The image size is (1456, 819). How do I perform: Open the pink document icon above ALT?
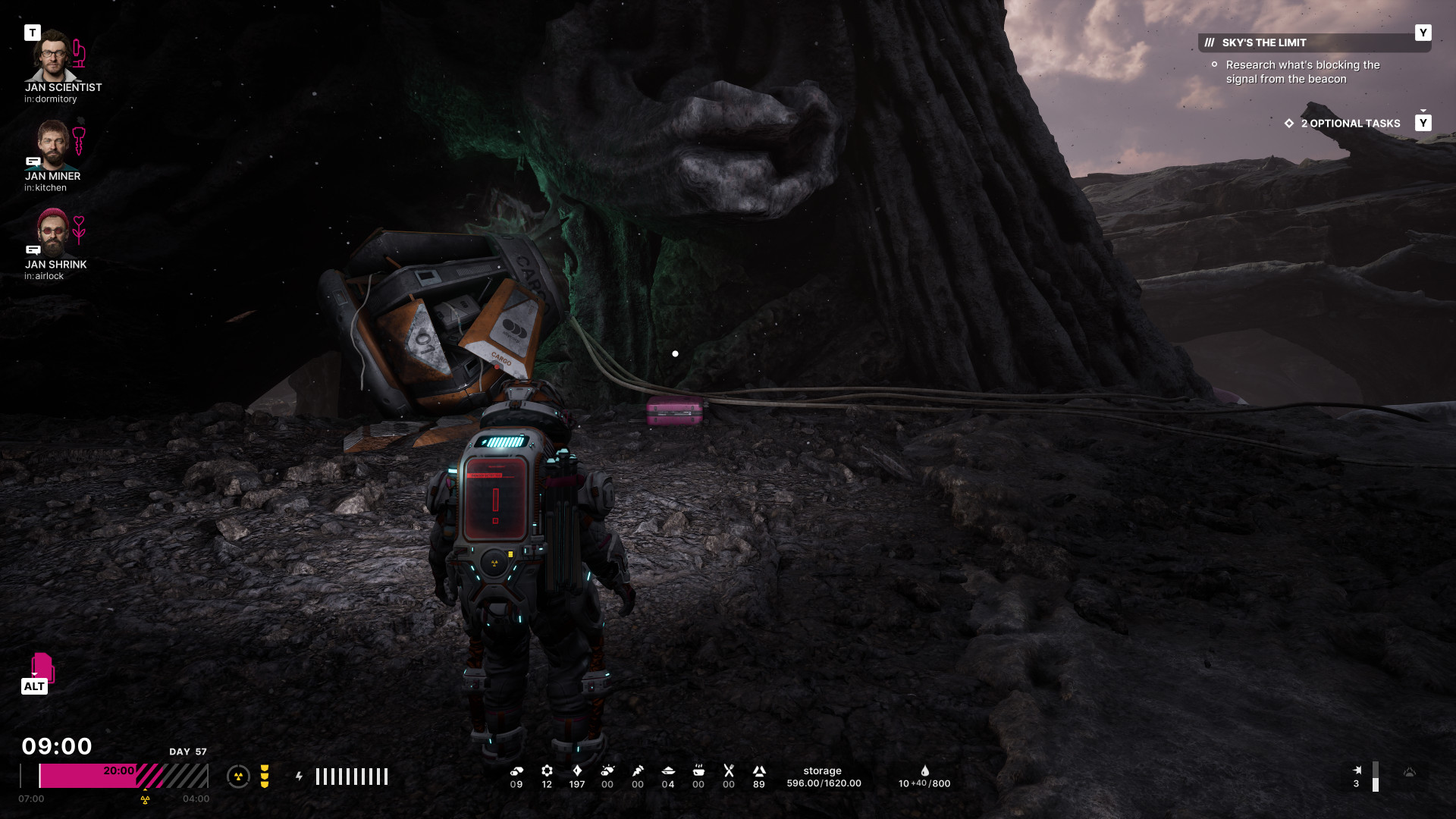[42, 667]
